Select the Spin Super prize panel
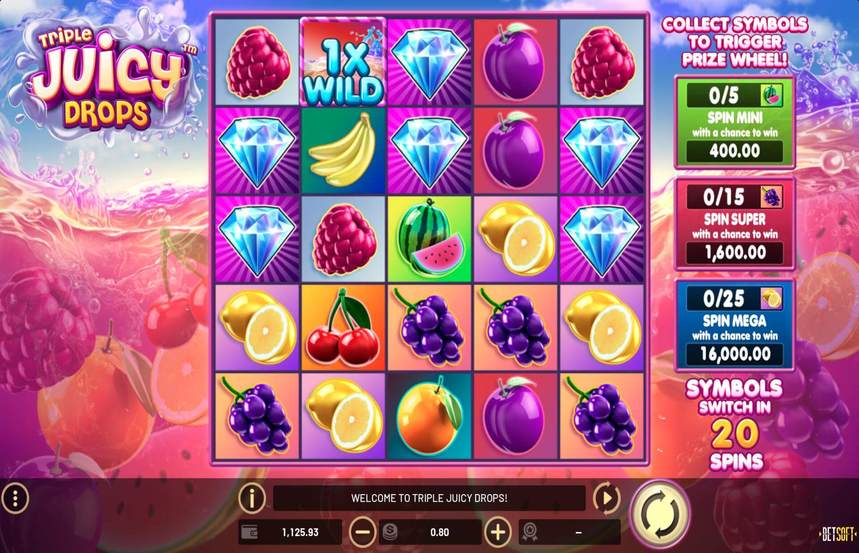The height and width of the screenshot is (553, 859). point(734,223)
